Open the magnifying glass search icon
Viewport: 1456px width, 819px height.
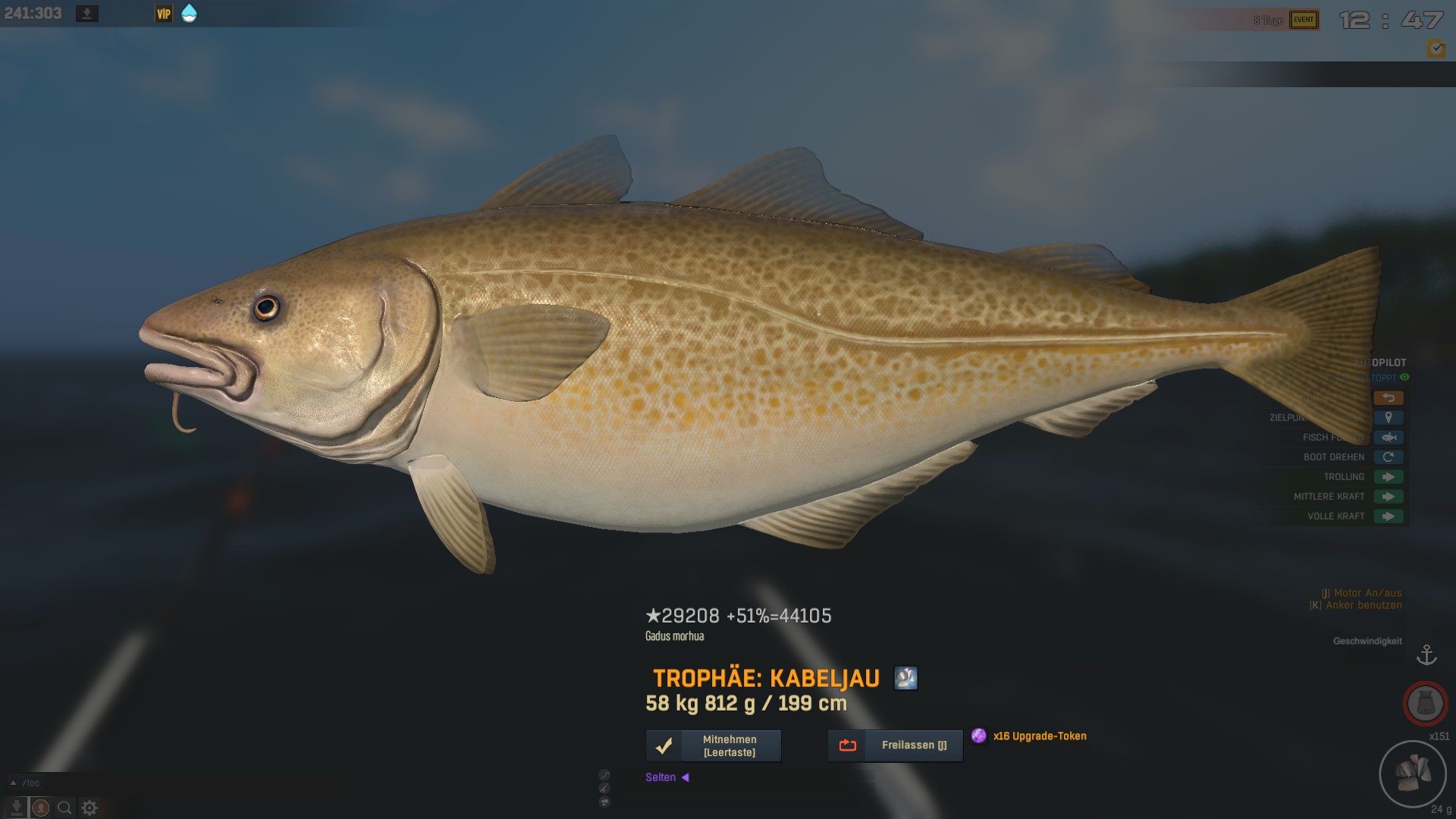65,808
